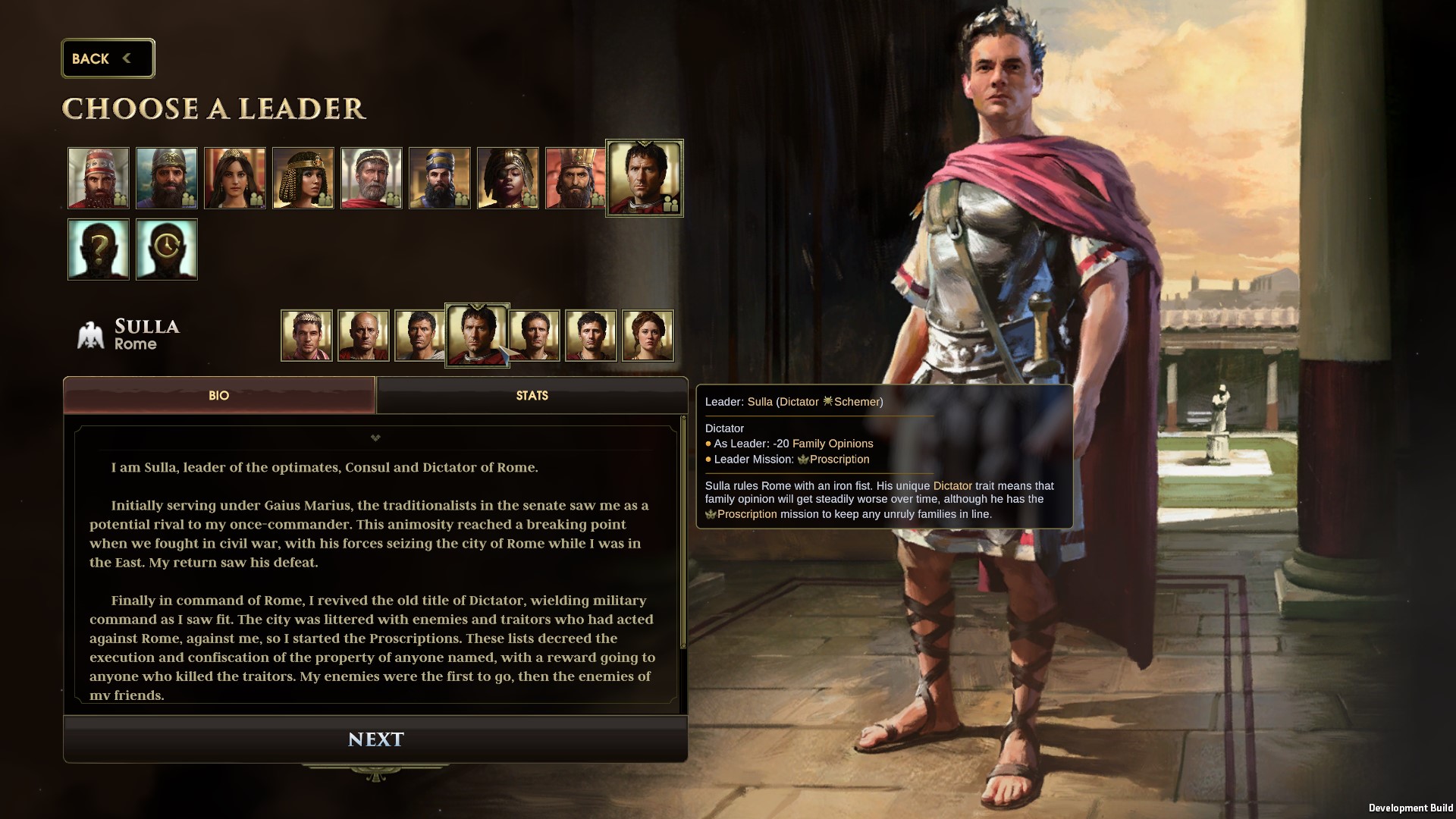The image size is (1456, 819).
Task: Click the Proscription mission link in tooltip
Action: pos(839,460)
